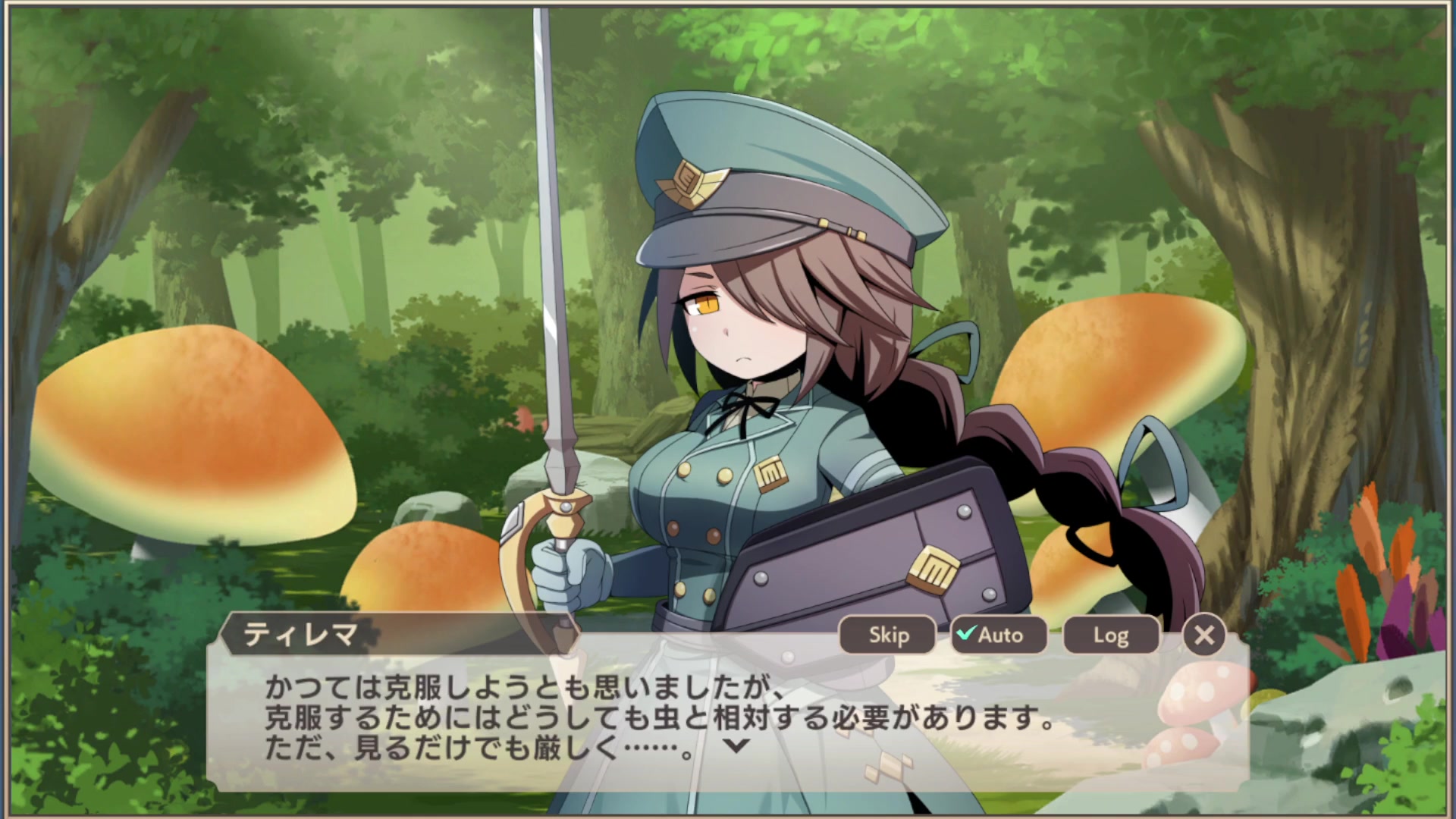Skip the dialogue with the Skip button
1456x819 pixels.
888,635
